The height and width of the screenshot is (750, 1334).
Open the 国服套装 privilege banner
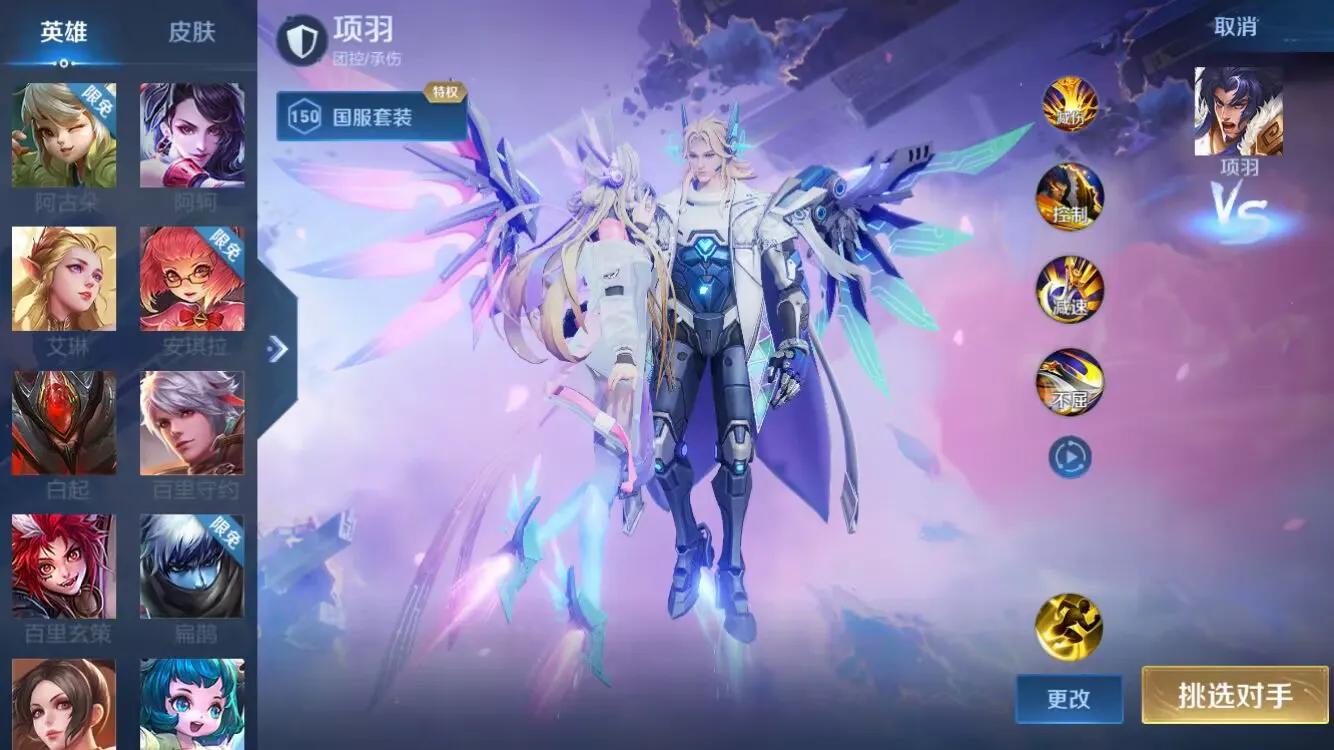coord(372,117)
